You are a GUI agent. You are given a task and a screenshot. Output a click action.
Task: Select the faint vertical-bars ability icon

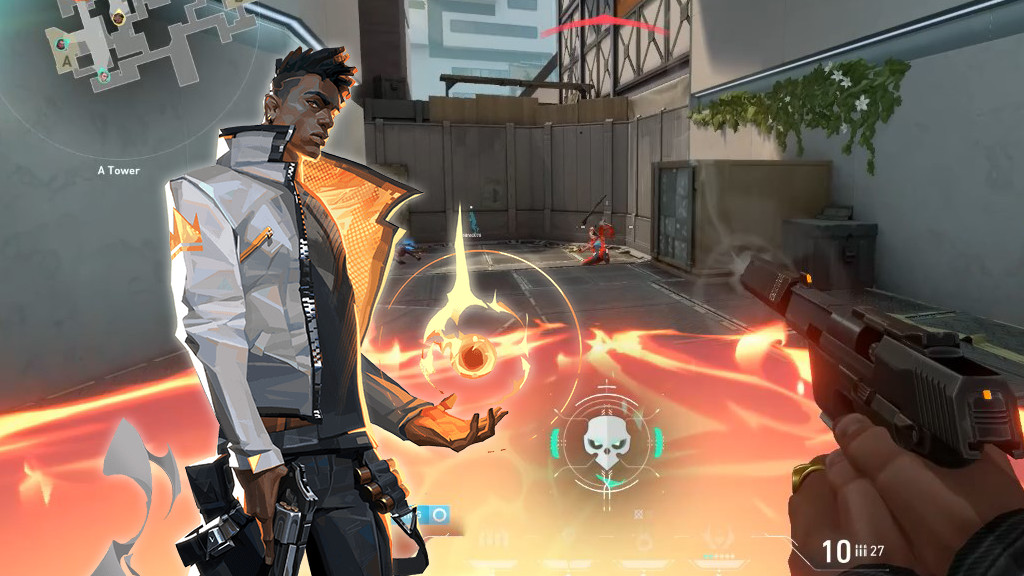click(491, 538)
